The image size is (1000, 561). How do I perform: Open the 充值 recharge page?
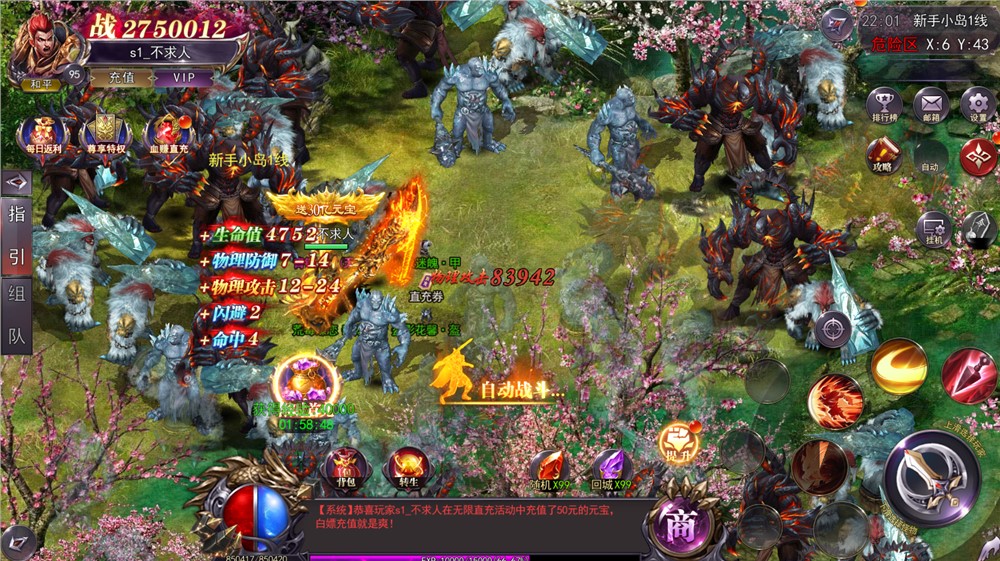(x=122, y=77)
